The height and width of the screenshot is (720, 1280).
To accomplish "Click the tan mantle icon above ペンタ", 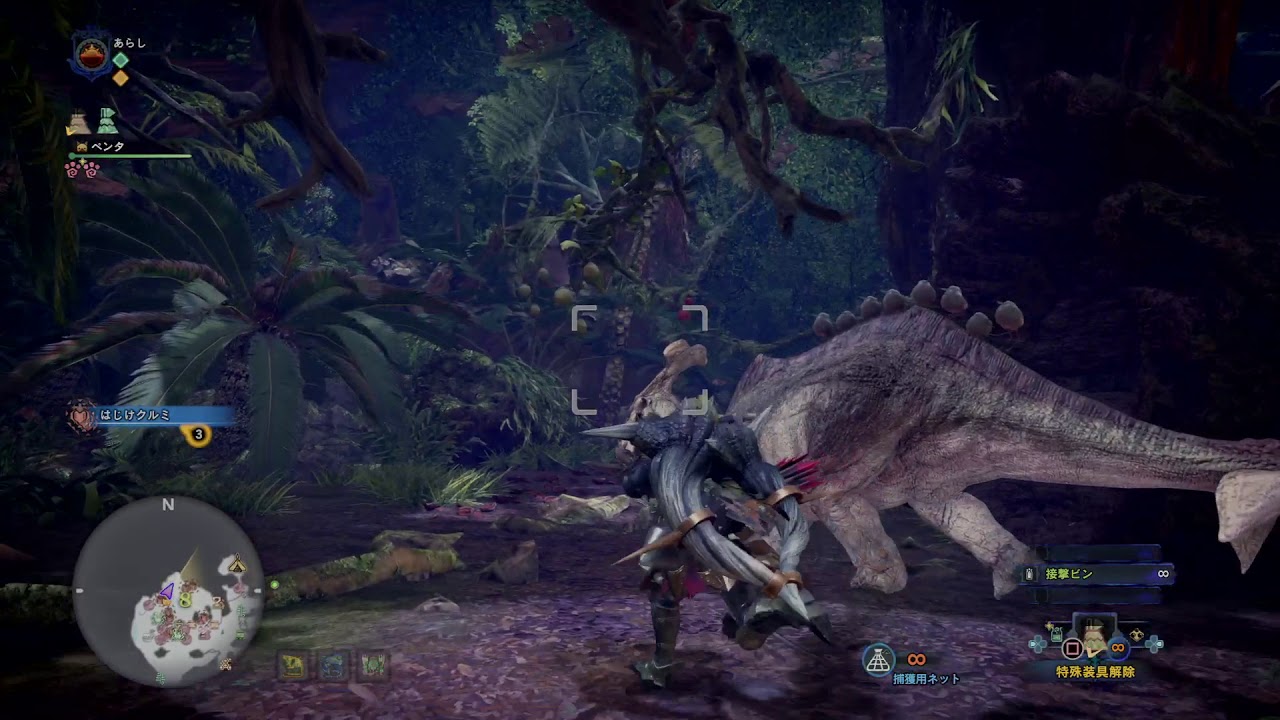I will point(79,122).
